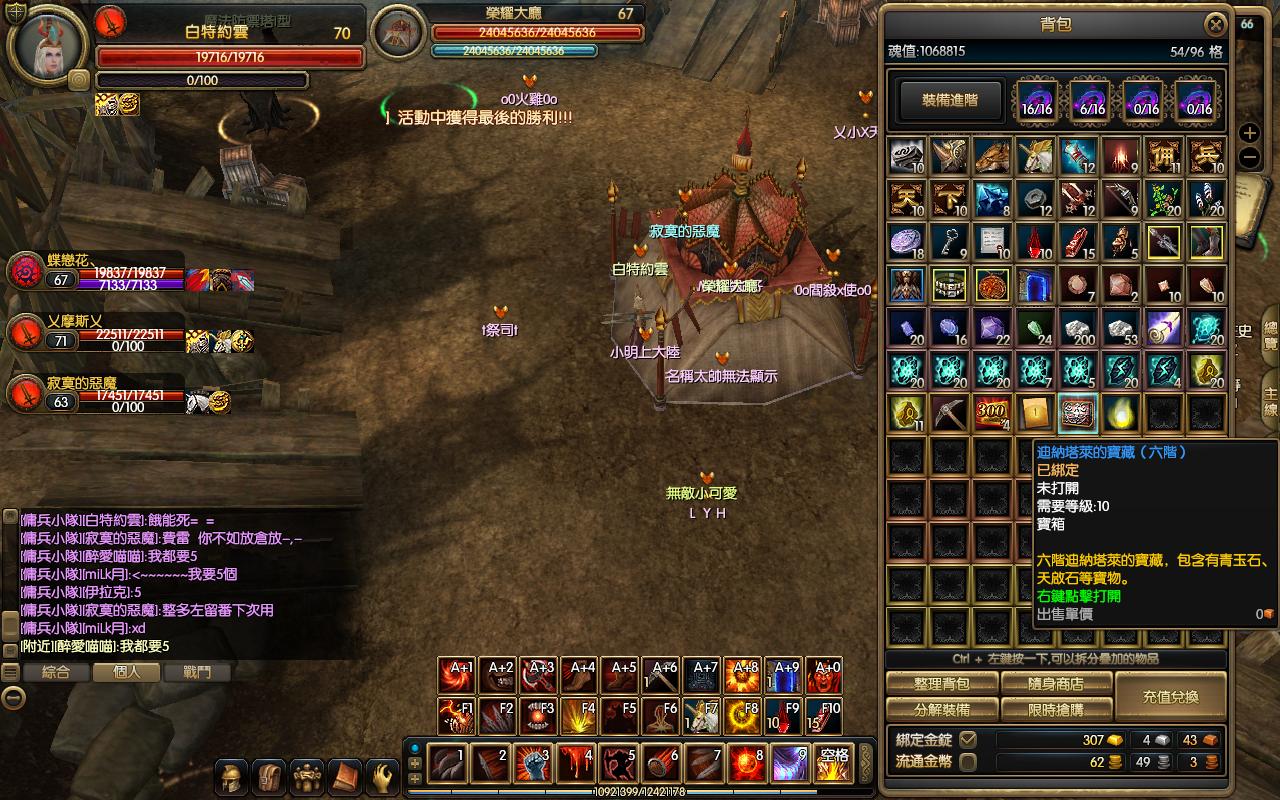Switch to the 戰鬥 chat tab
The image size is (1280, 800).
[197, 673]
